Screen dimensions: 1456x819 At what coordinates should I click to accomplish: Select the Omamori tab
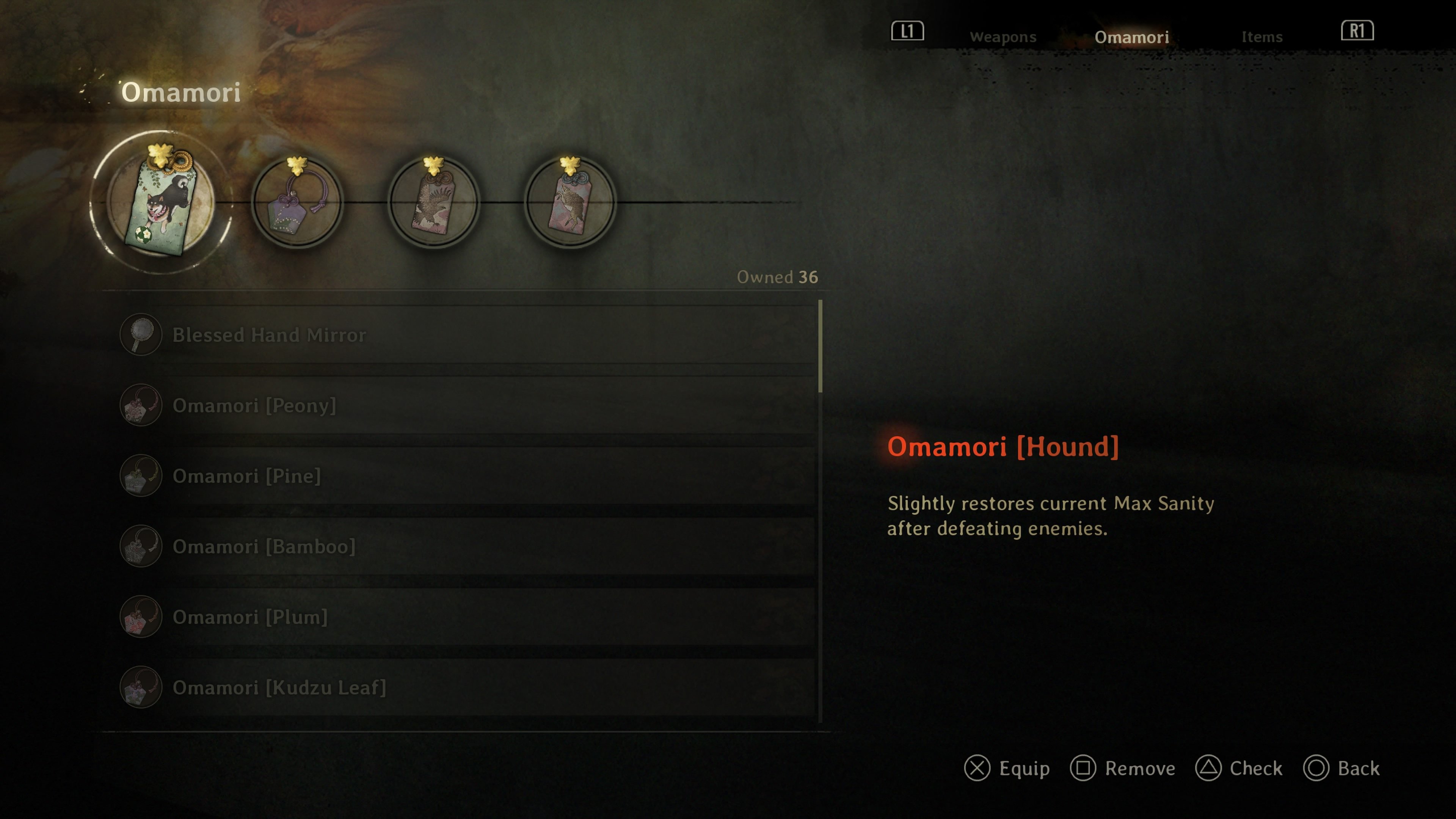[x=1131, y=37]
